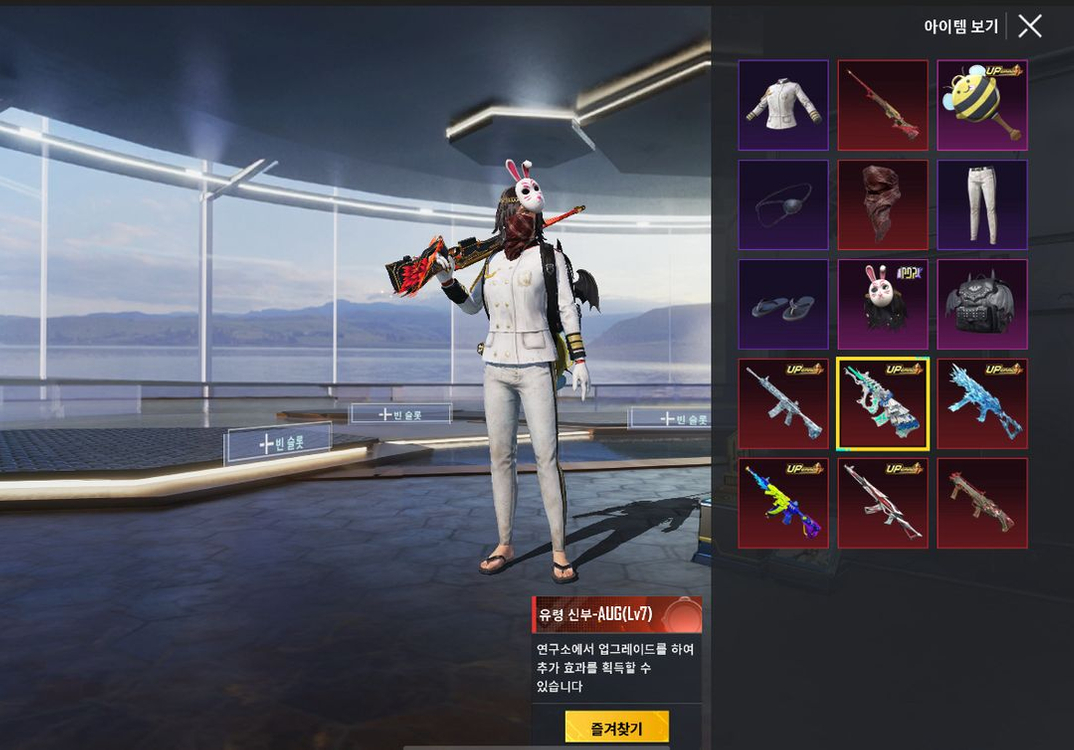Select the highlighted teal AUG skin
The width and height of the screenshot is (1074, 750).
883,404
